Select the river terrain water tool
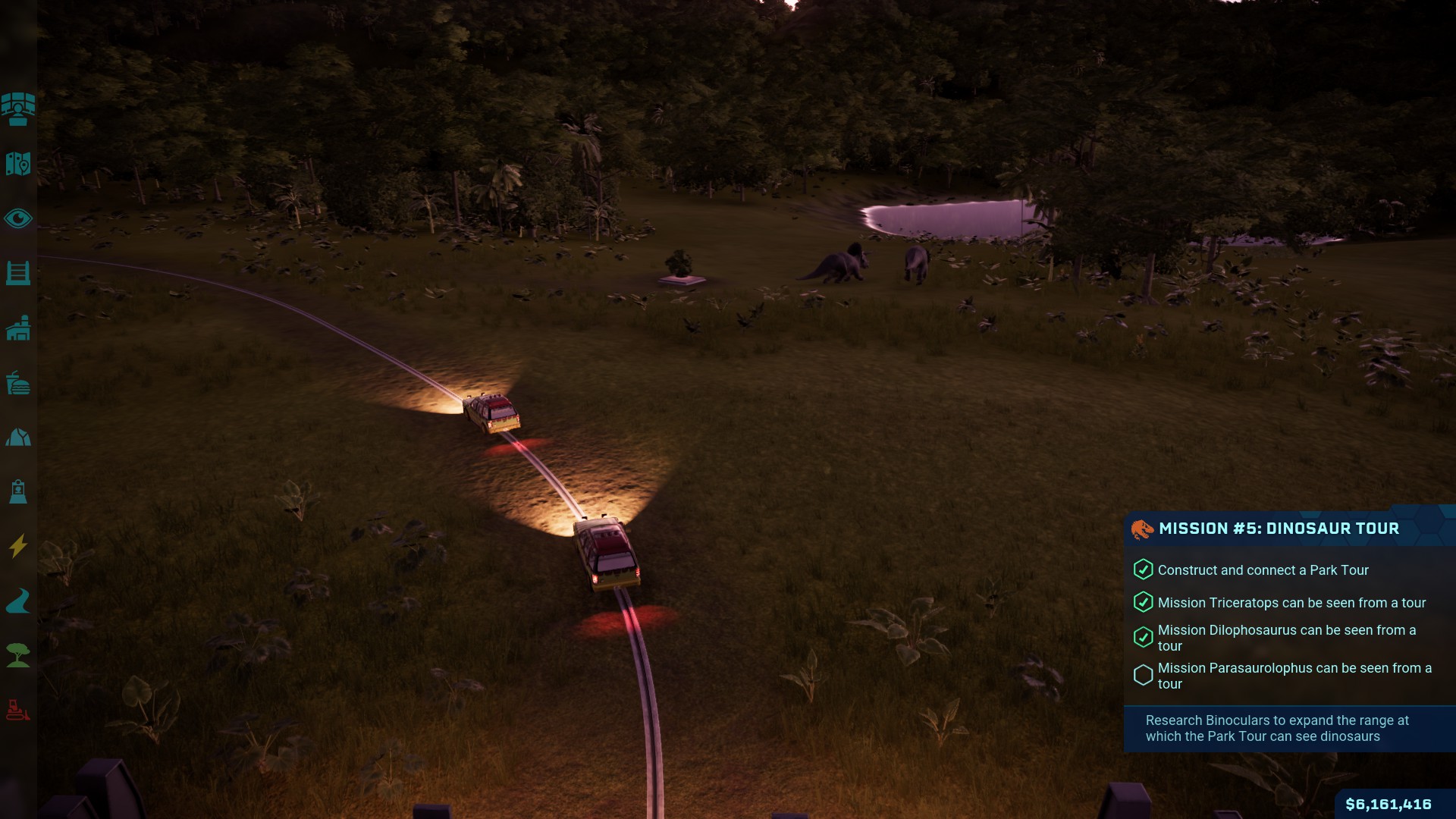Screen dimensions: 1456x819 [x=18, y=601]
